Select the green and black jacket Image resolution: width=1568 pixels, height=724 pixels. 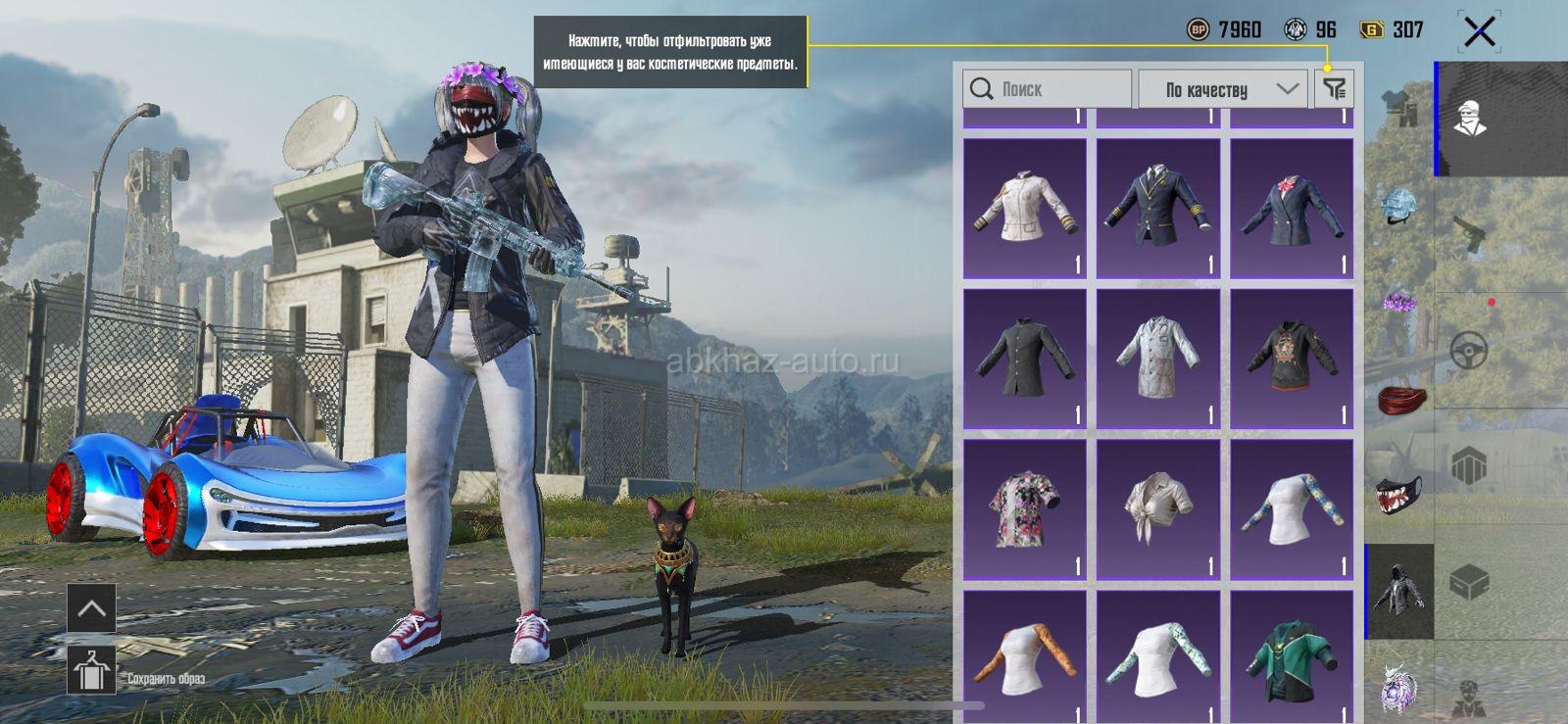click(1291, 658)
